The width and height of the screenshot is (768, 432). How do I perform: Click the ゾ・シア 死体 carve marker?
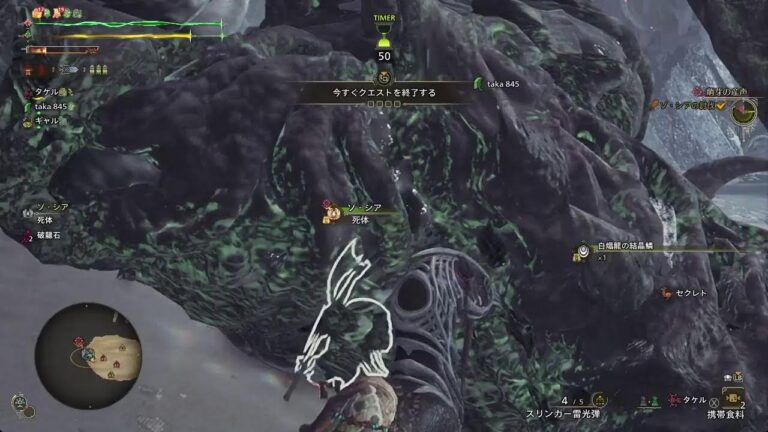click(360, 211)
